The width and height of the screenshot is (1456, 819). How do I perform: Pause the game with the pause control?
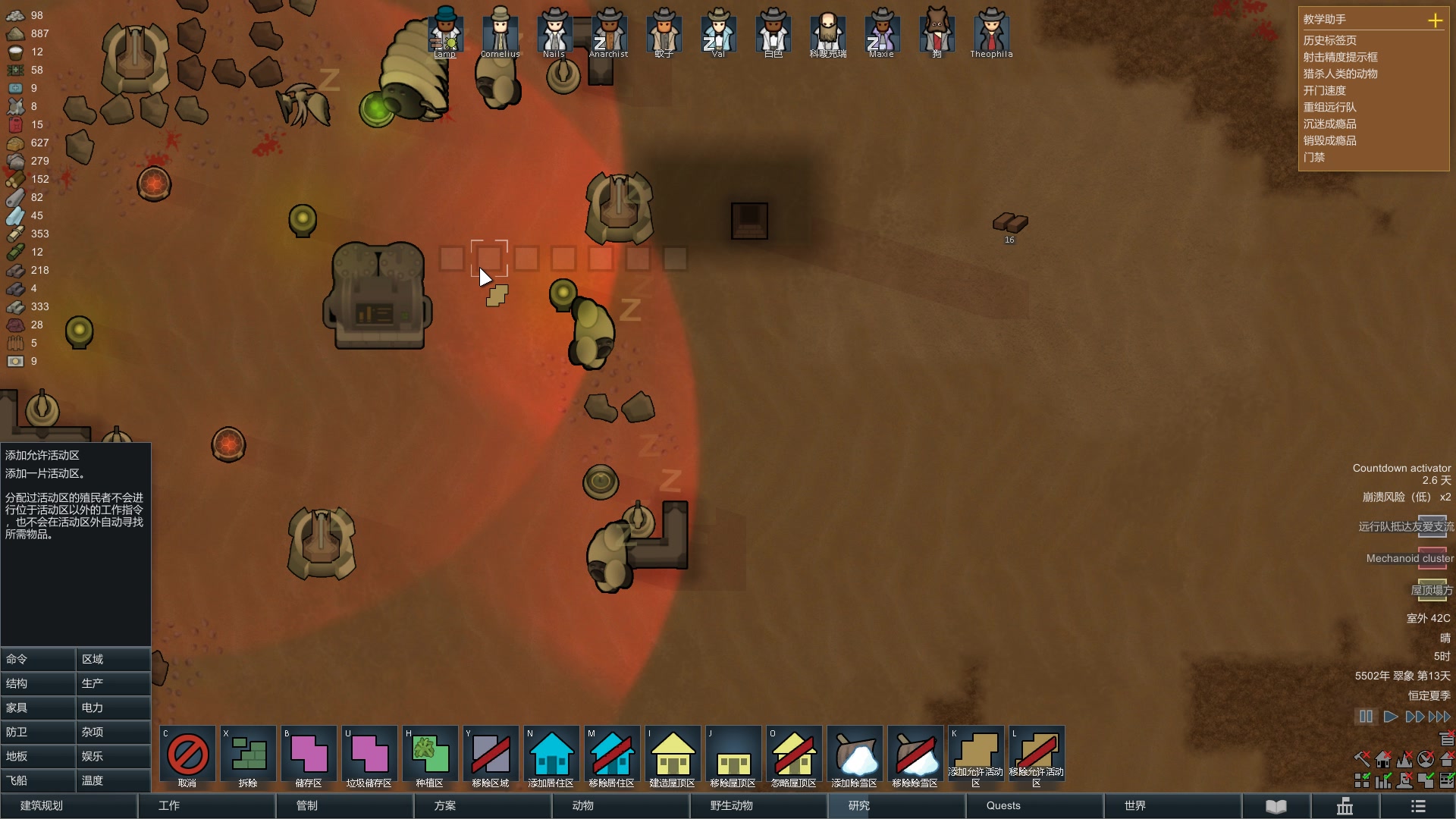click(1365, 716)
